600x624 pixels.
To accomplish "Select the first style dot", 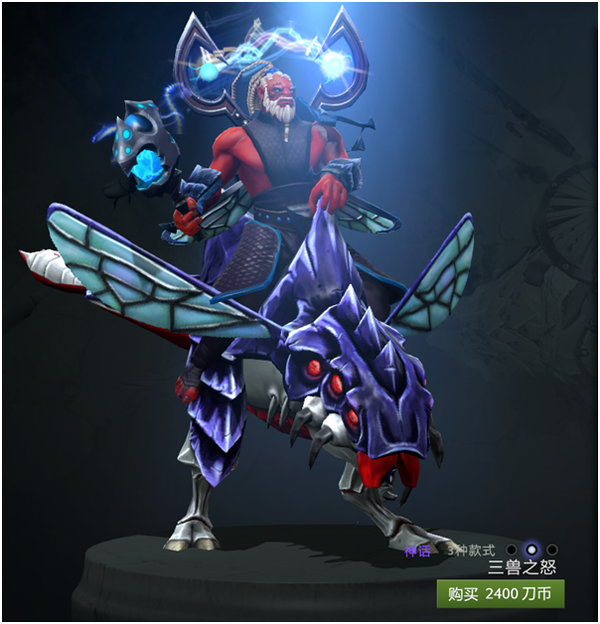I will coord(512,549).
